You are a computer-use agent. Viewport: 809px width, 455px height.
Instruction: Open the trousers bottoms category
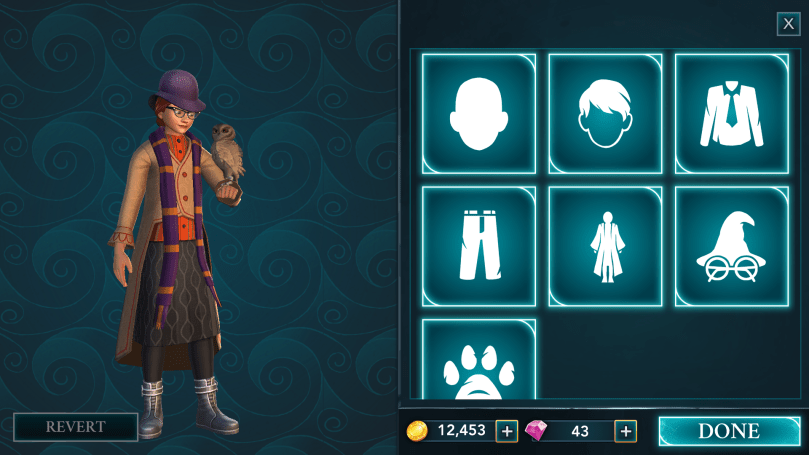coord(478,245)
